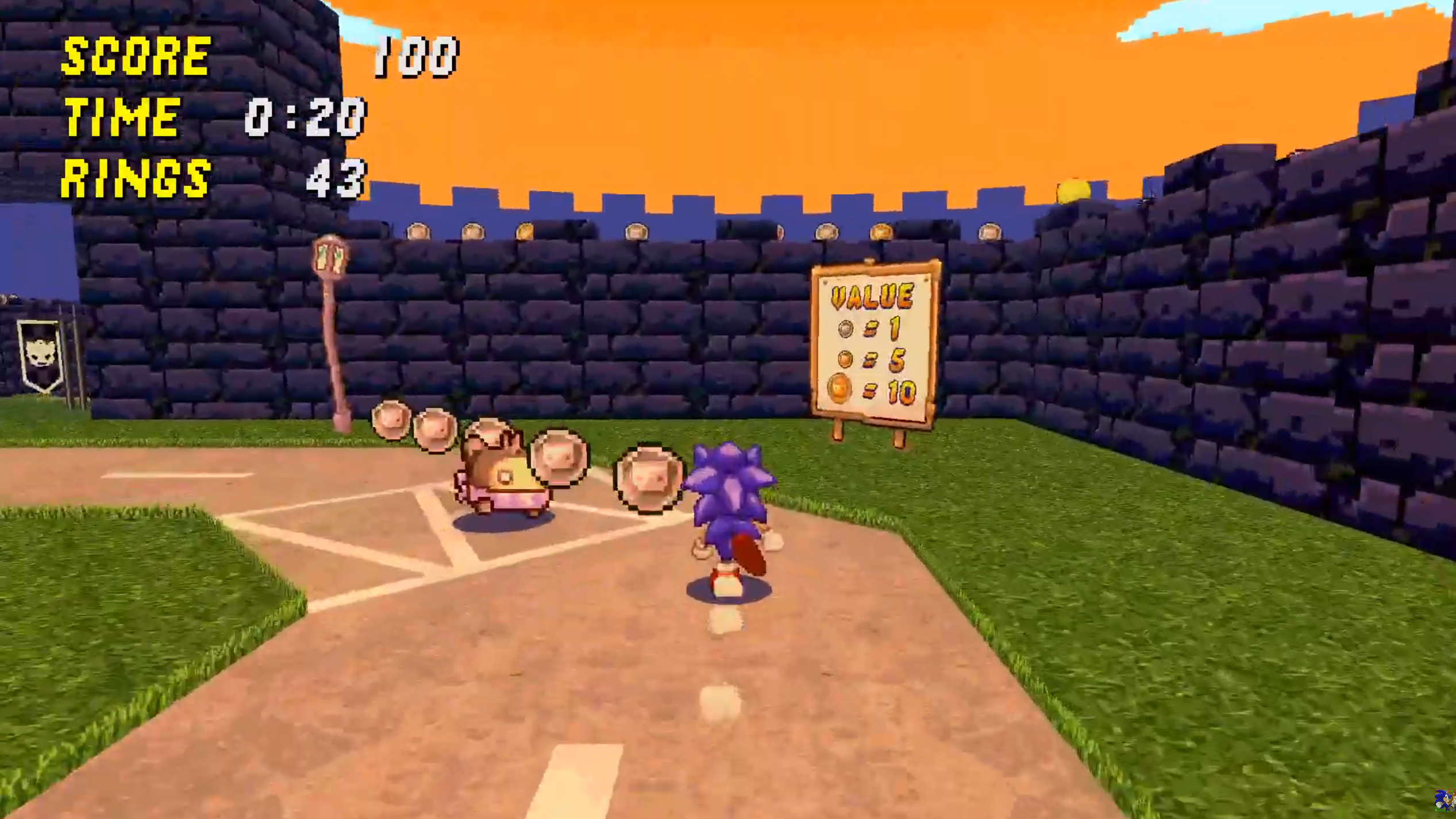Click the score value 100

[x=417, y=56]
